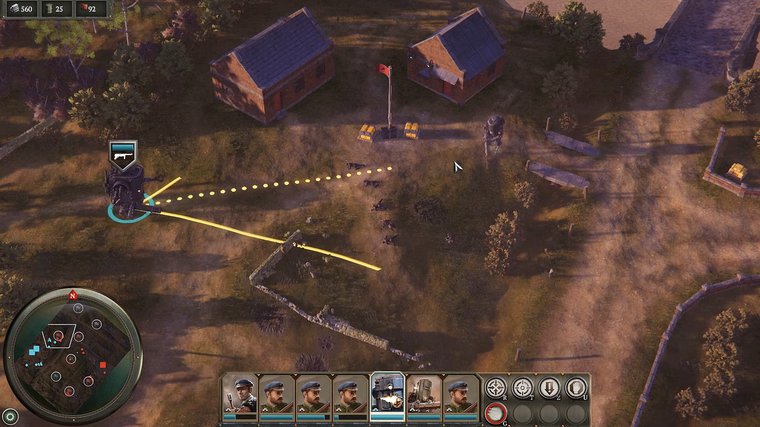Select the firing machine gun unit portrait
760x427 pixels.
(387, 393)
